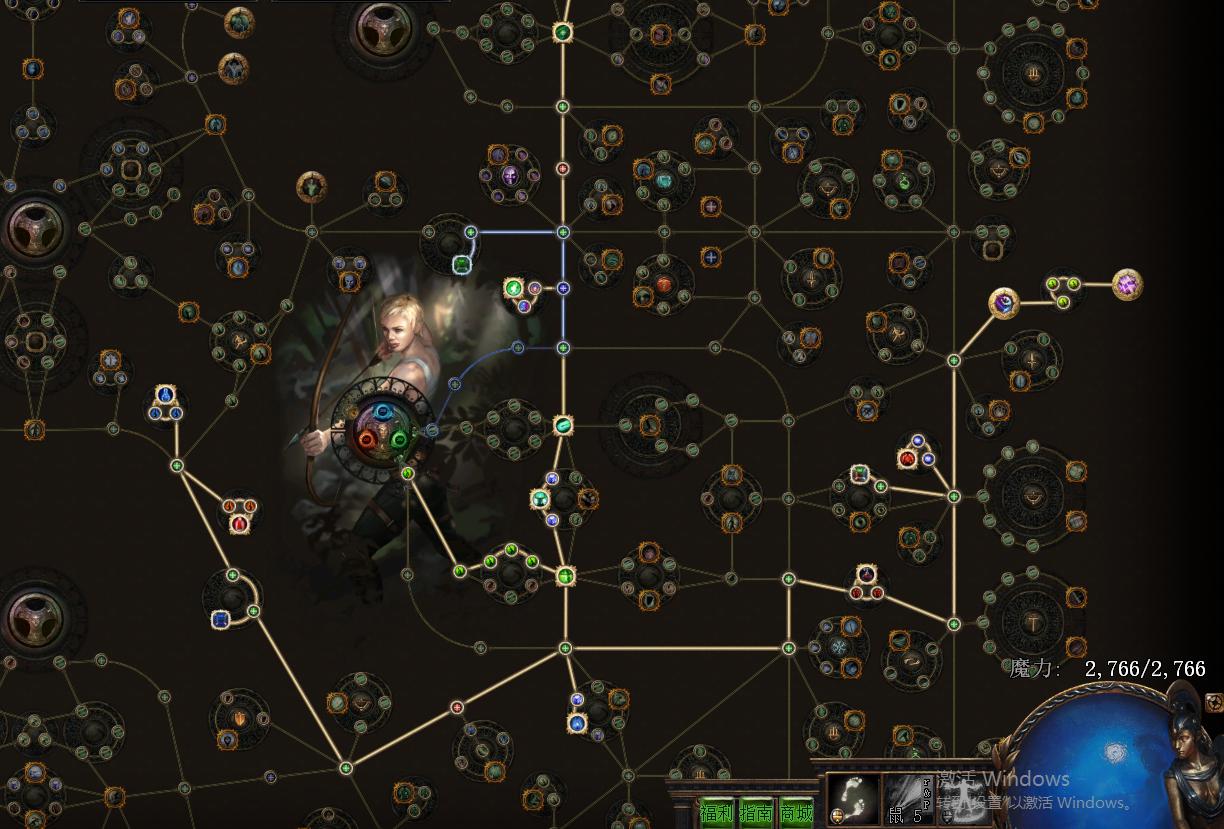
Task: Open the 福利 welfare button
Action: click(x=715, y=814)
